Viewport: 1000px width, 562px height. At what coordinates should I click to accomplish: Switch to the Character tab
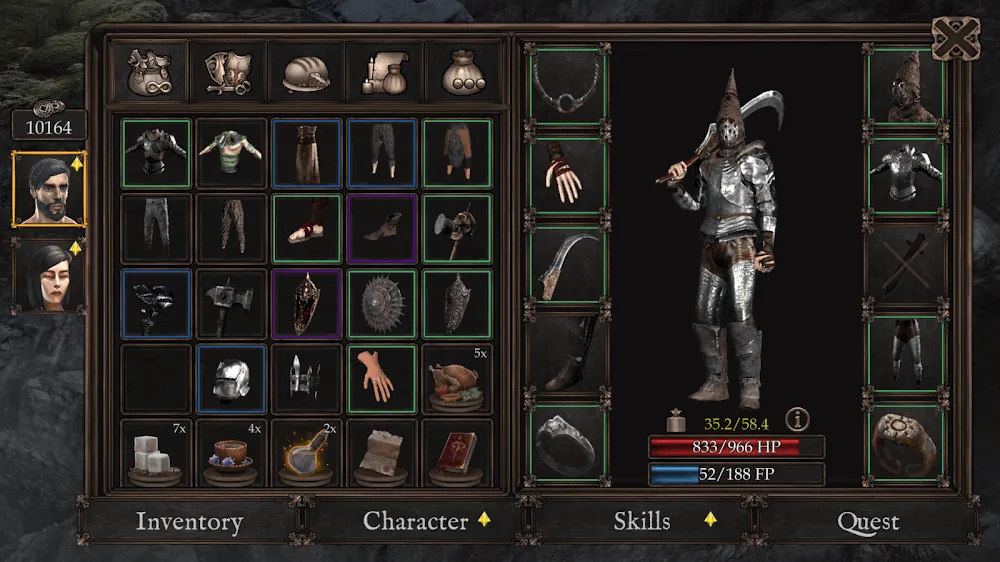[x=415, y=521]
